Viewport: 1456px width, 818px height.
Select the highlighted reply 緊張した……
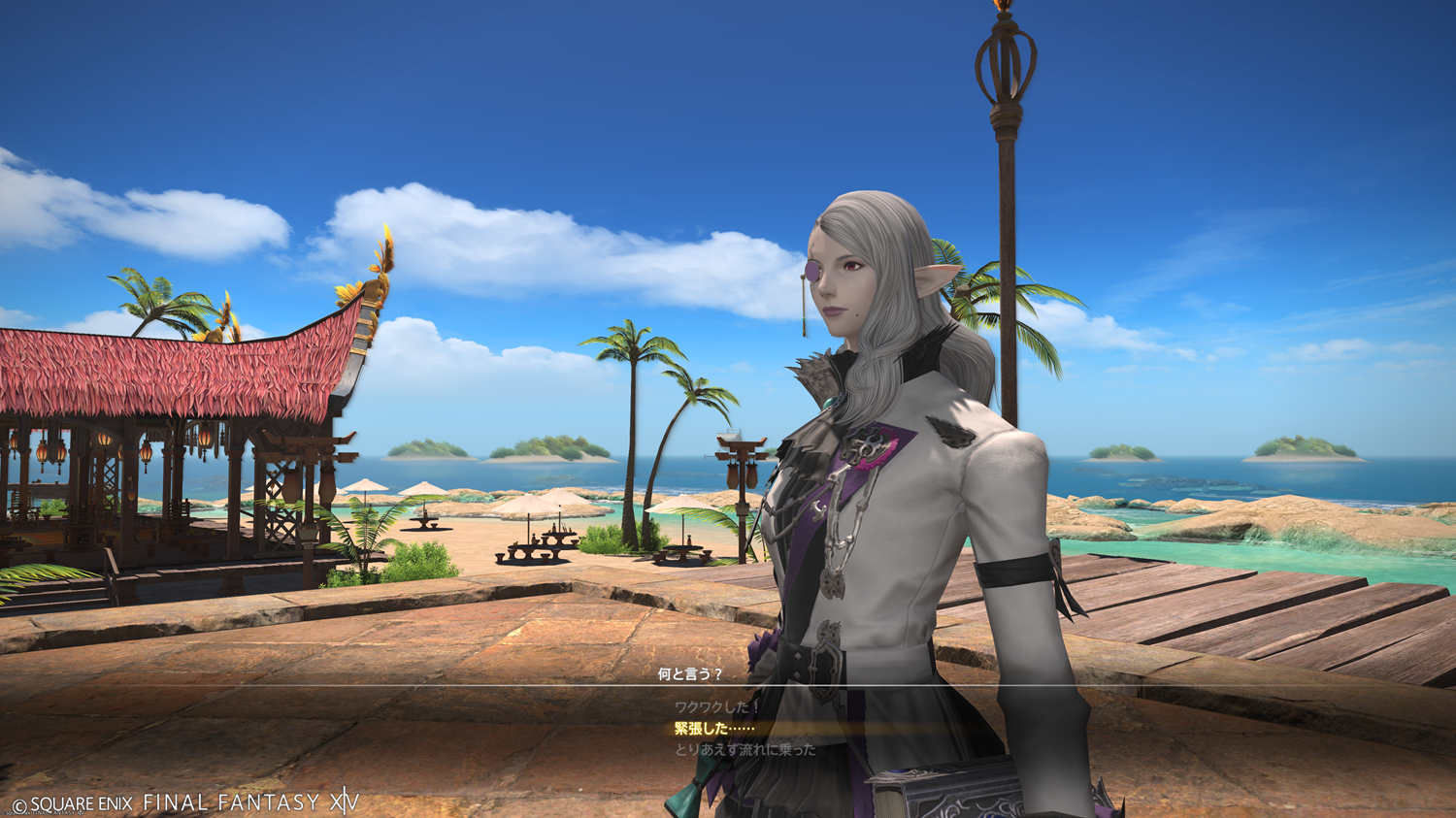coord(714,729)
